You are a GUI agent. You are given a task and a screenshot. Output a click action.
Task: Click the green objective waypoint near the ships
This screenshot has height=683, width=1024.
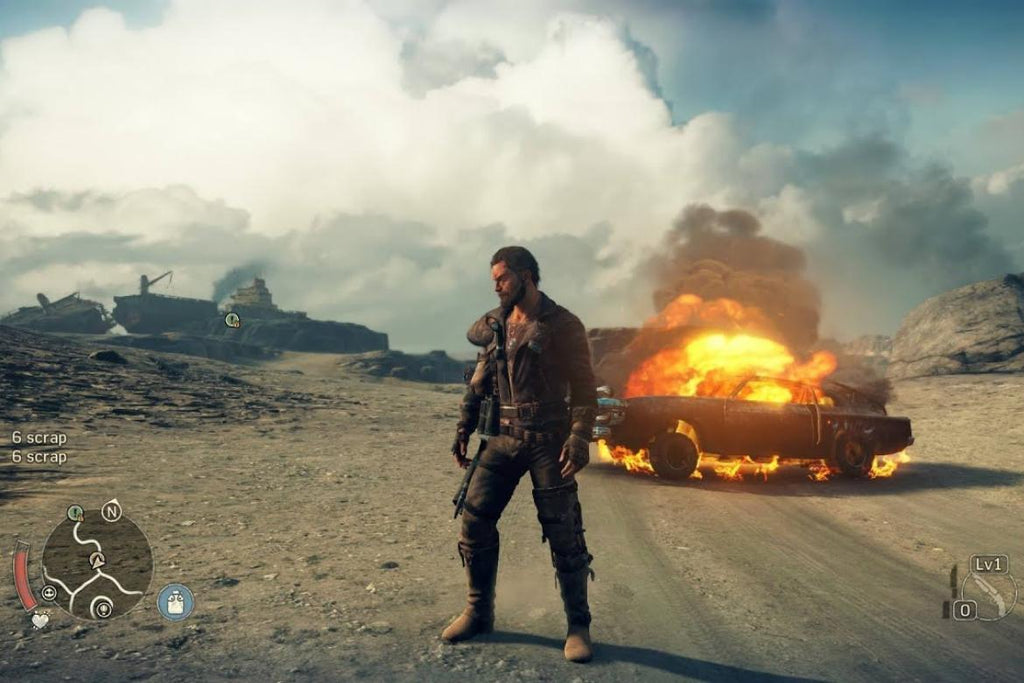(232, 320)
